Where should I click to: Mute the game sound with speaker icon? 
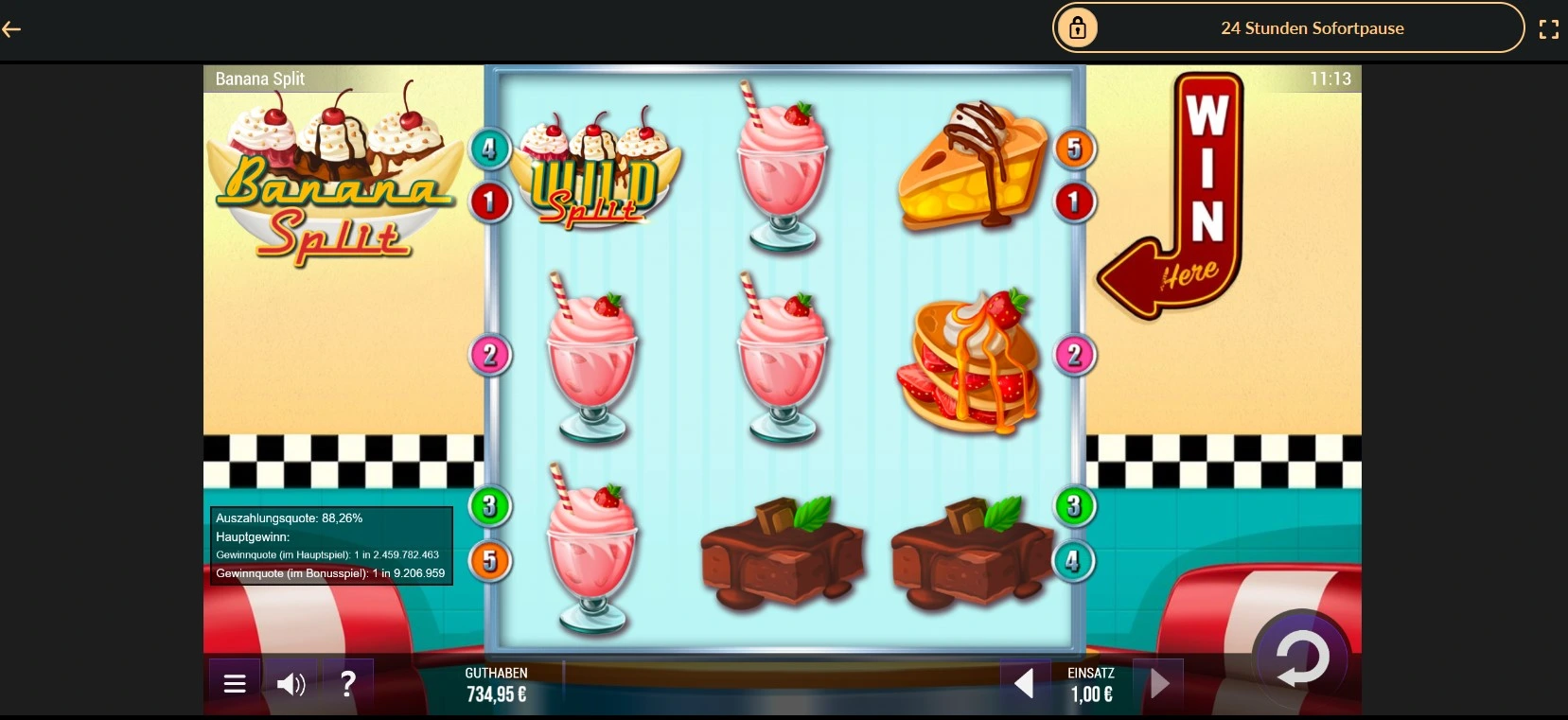[291, 683]
